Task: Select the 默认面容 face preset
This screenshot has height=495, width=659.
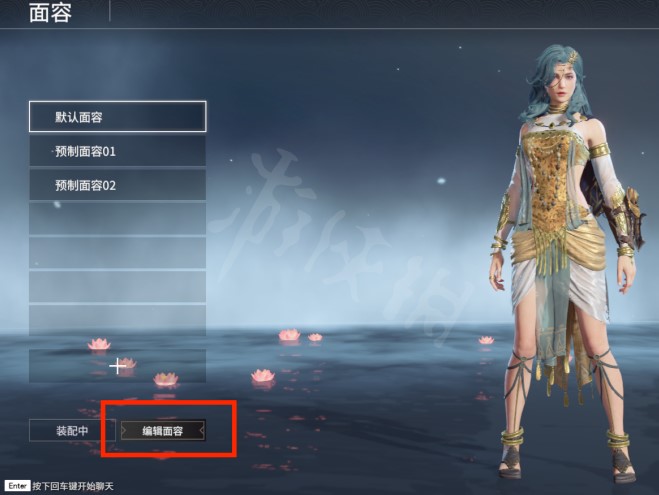Action: 117,117
